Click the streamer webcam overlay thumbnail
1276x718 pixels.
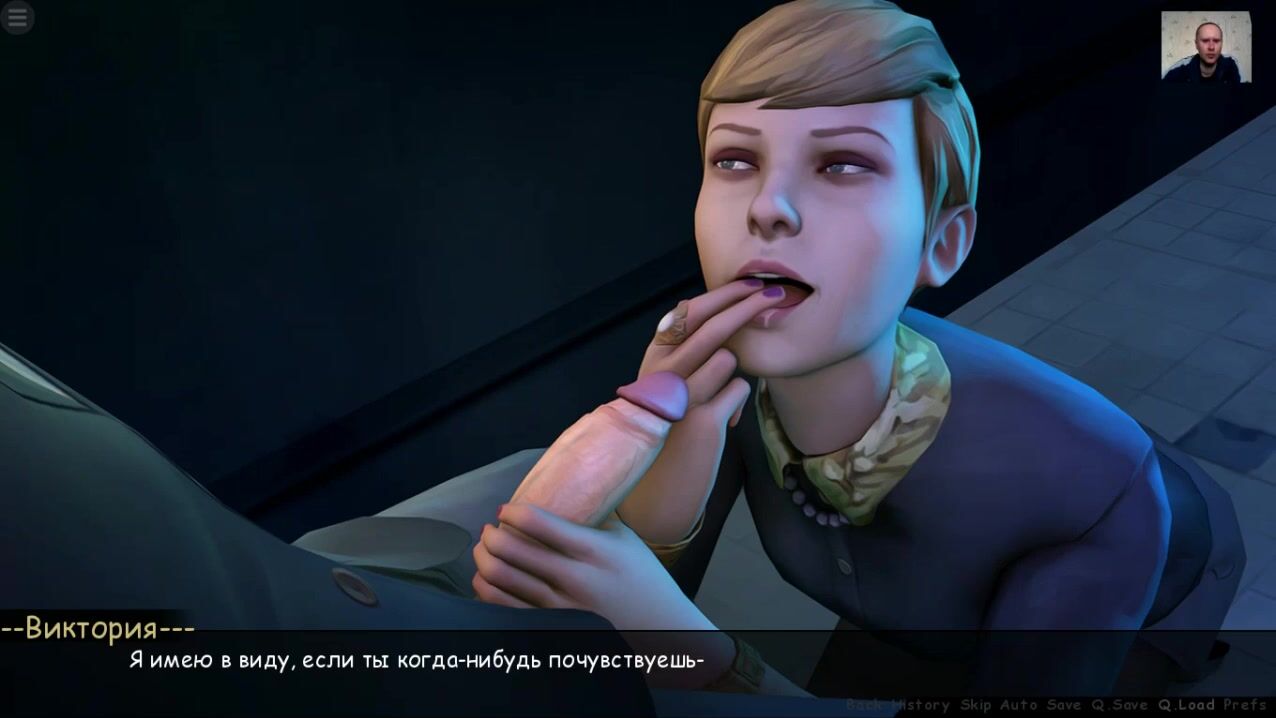1205,46
